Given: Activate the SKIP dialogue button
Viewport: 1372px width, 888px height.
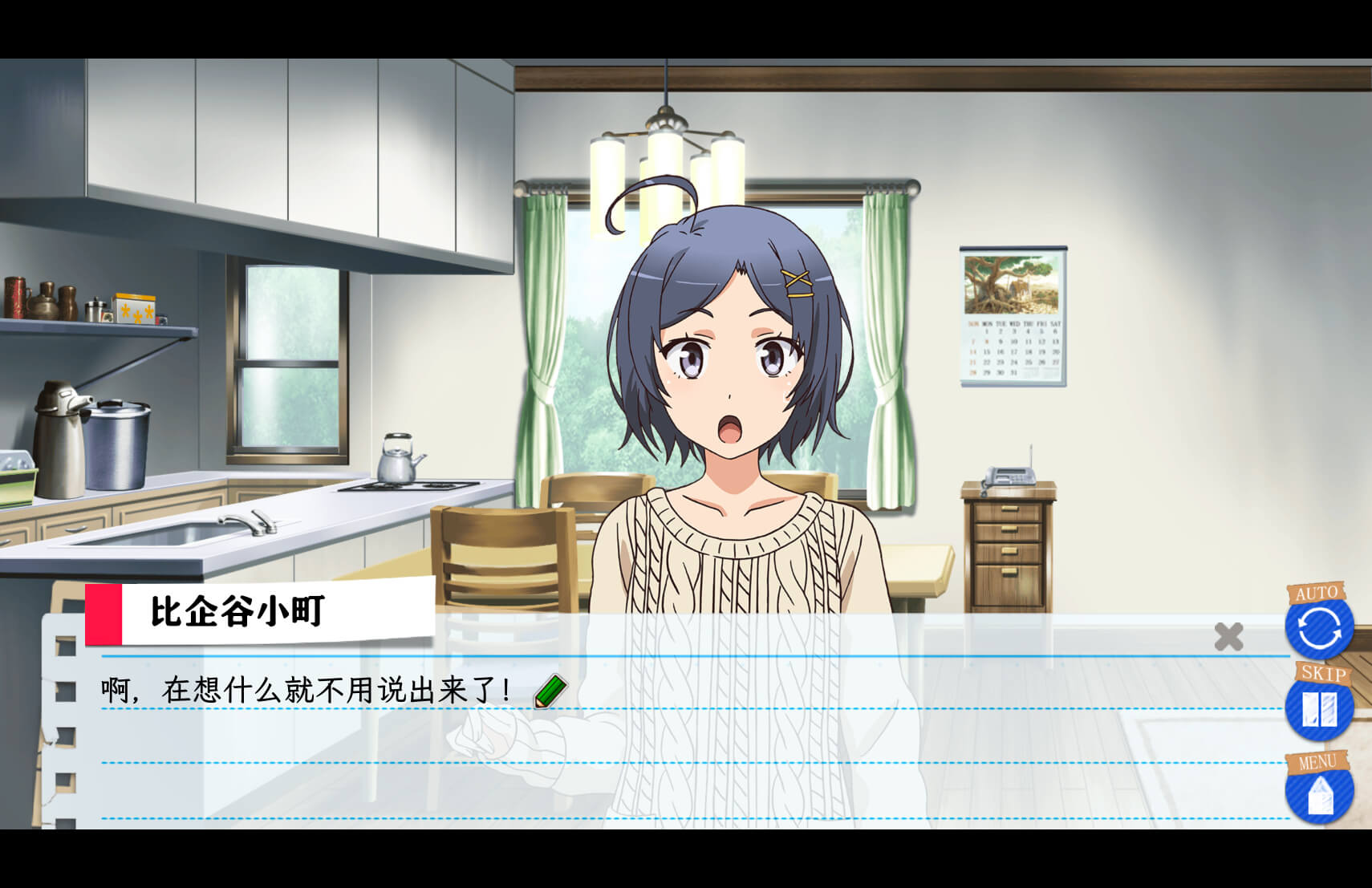Looking at the screenshot, I should (x=1319, y=708).
